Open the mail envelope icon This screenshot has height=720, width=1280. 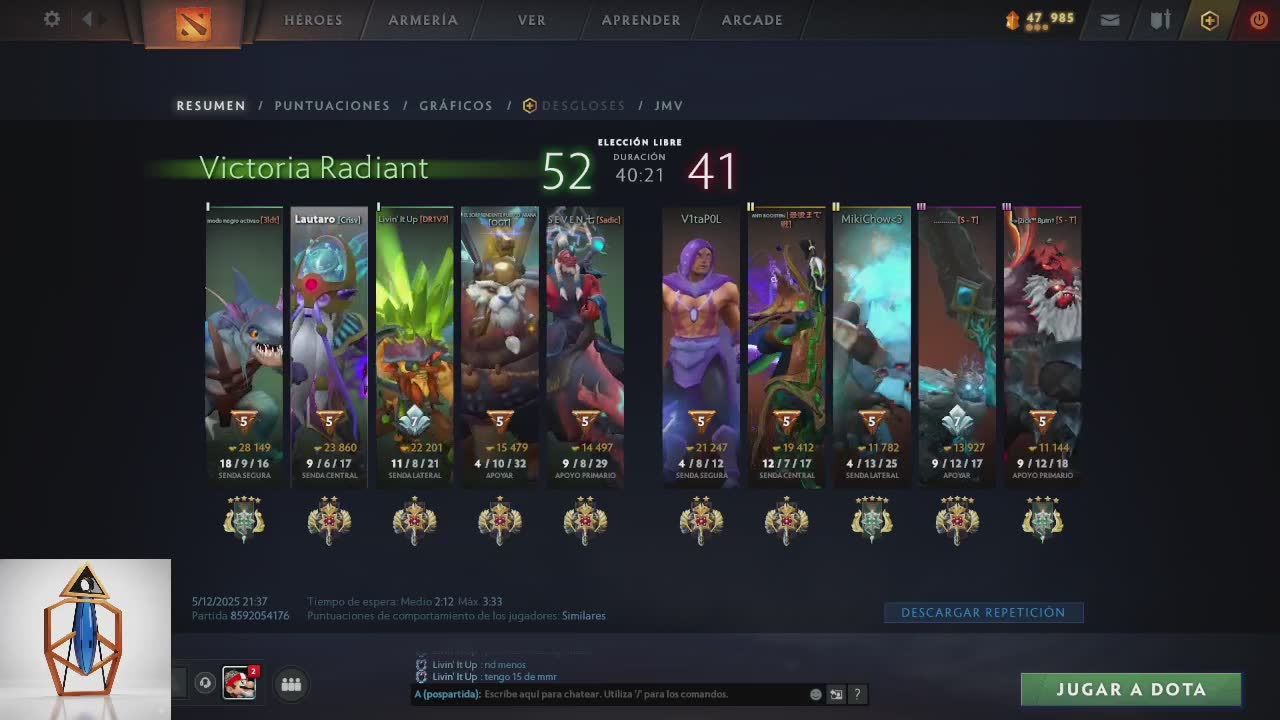pos(1110,20)
